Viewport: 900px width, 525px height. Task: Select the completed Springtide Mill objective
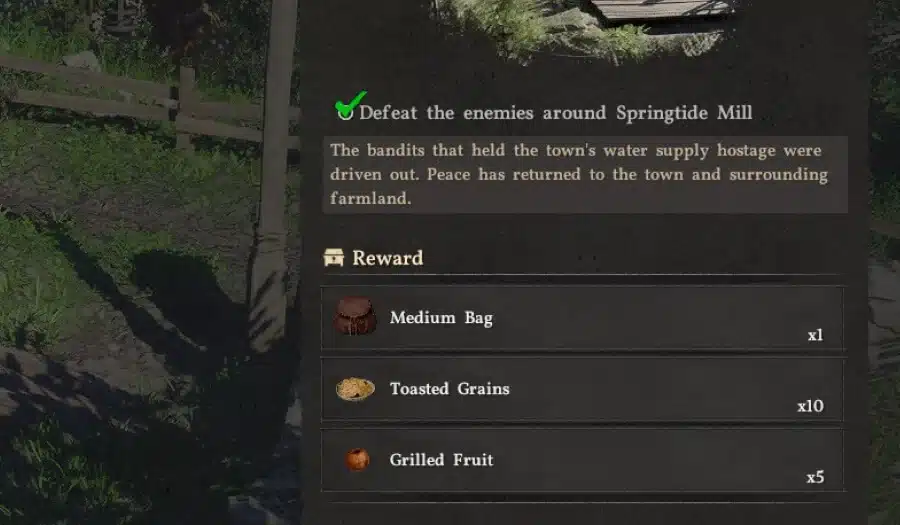555,112
